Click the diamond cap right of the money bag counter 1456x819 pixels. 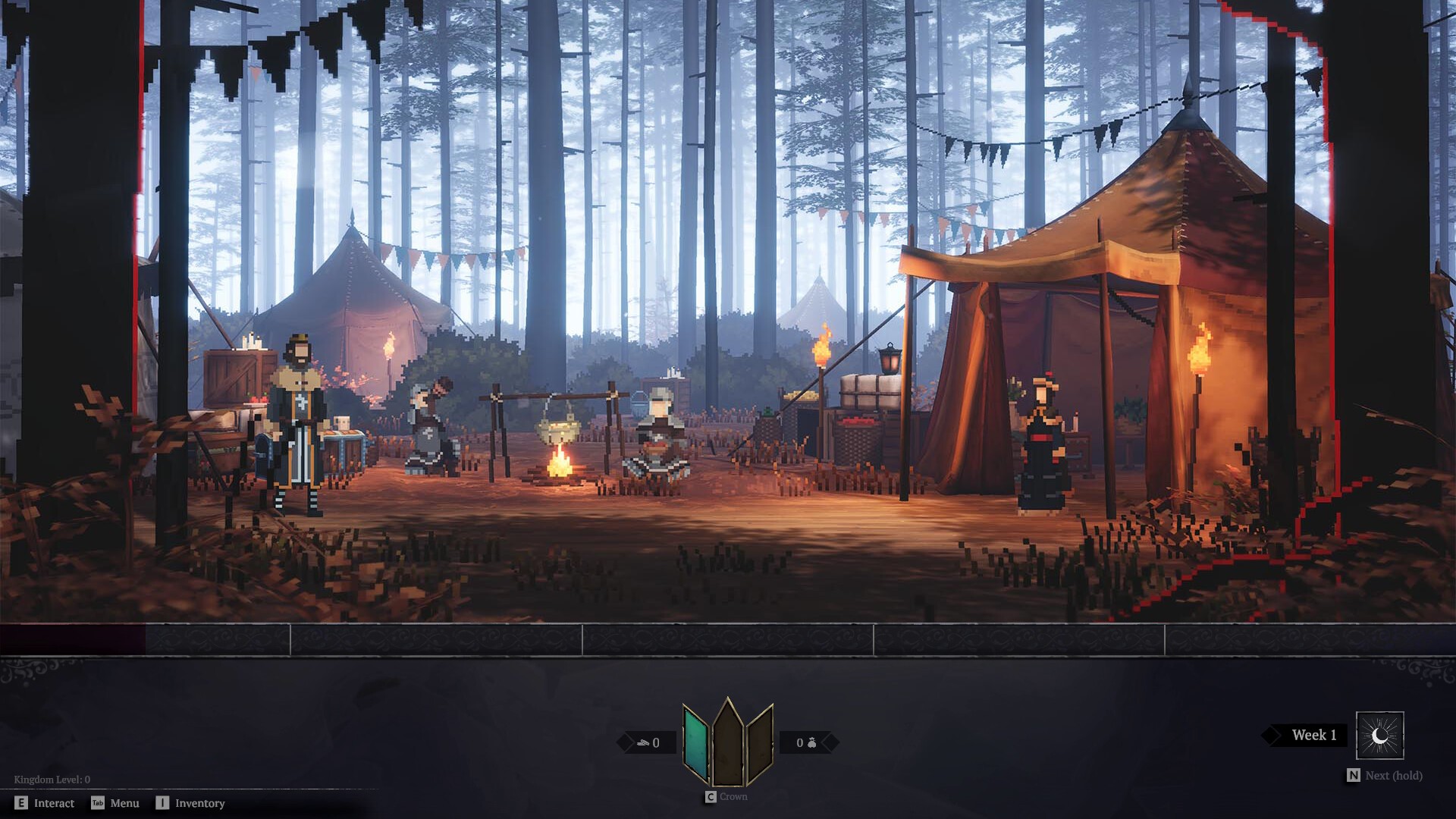click(x=830, y=743)
